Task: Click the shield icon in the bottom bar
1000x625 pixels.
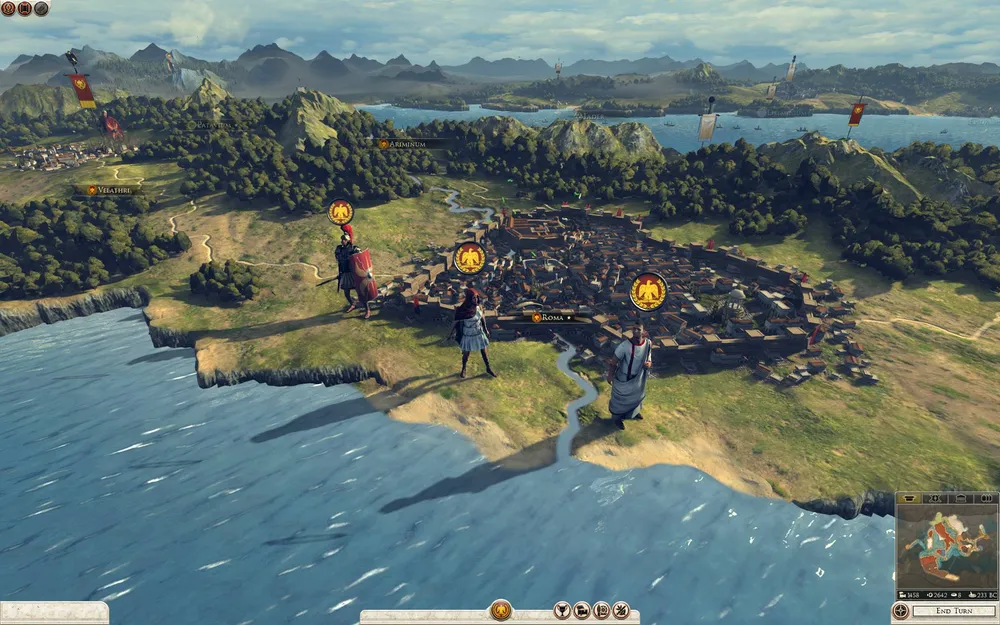Action: click(x=602, y=610)
